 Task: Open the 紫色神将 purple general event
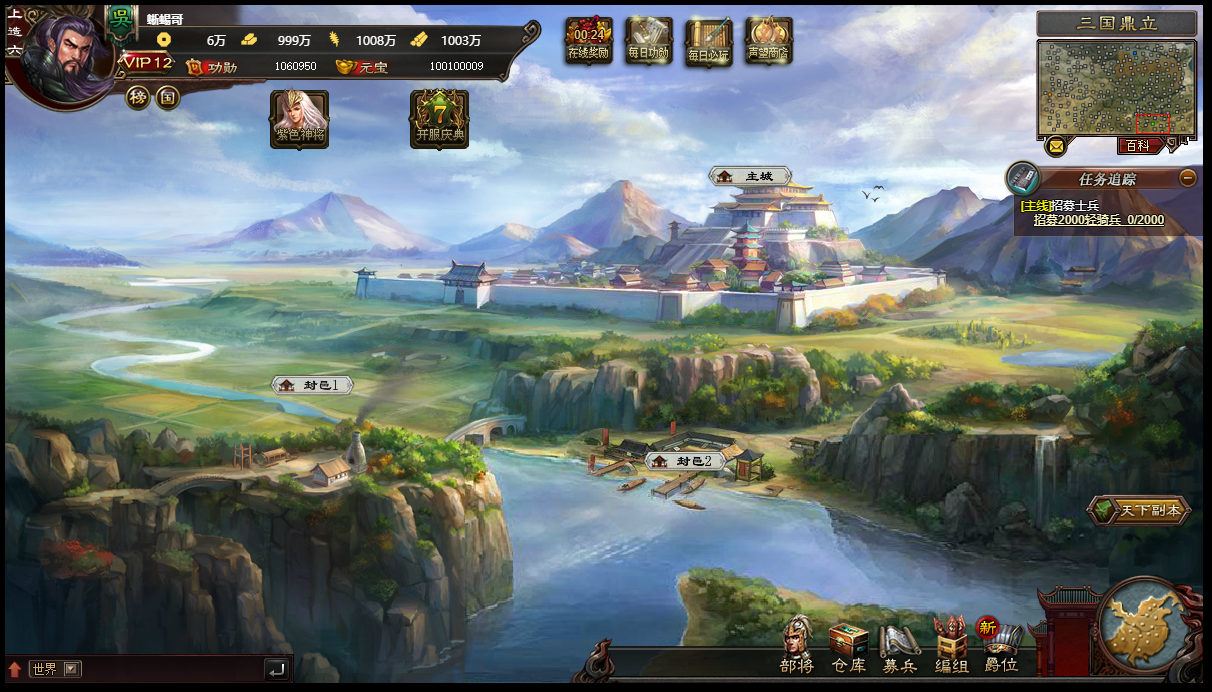[x=299, y=118]
